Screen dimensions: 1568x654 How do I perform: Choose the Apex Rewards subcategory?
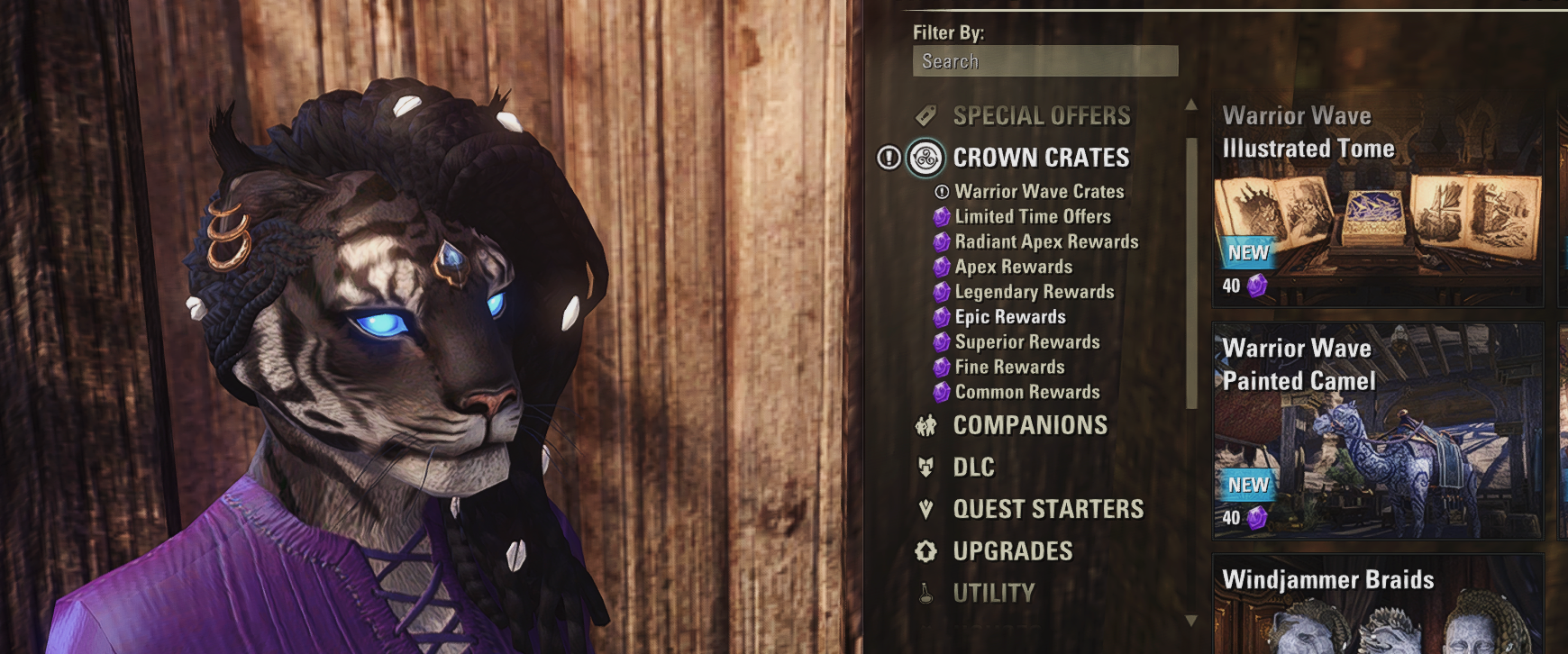point(1014,268)
